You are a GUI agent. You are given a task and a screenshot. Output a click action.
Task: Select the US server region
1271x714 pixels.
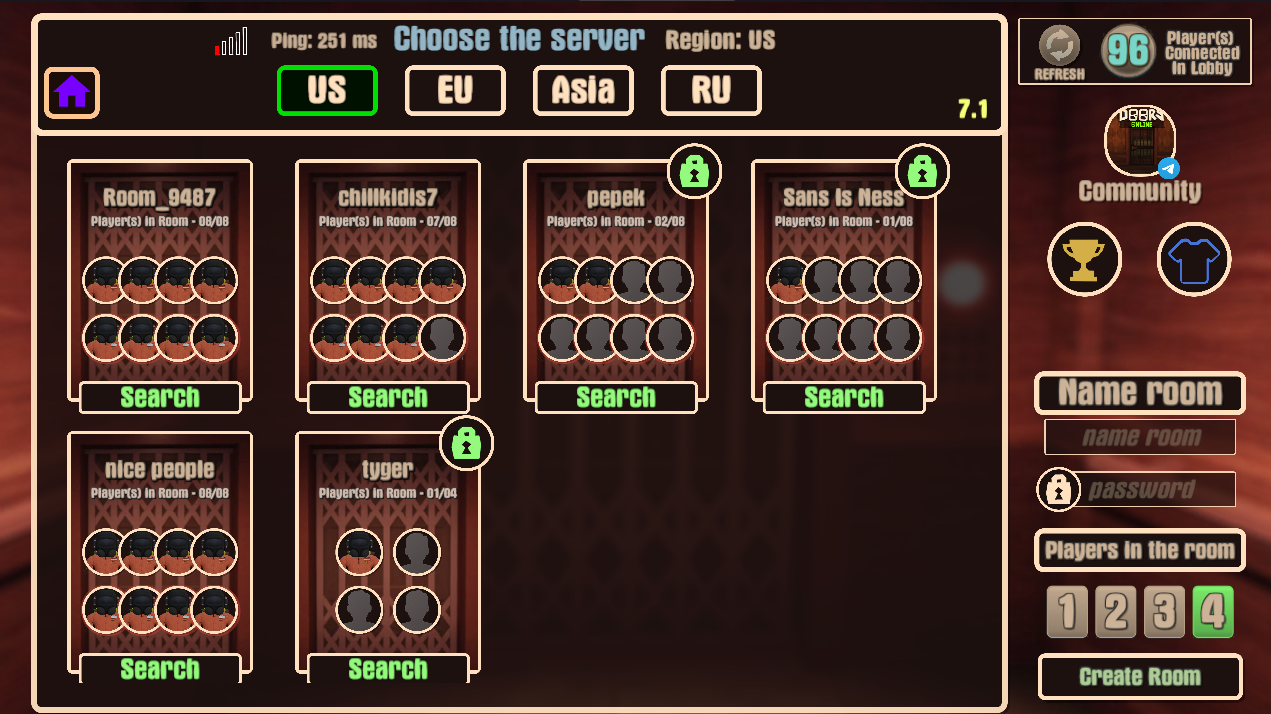tap(327, 91)
